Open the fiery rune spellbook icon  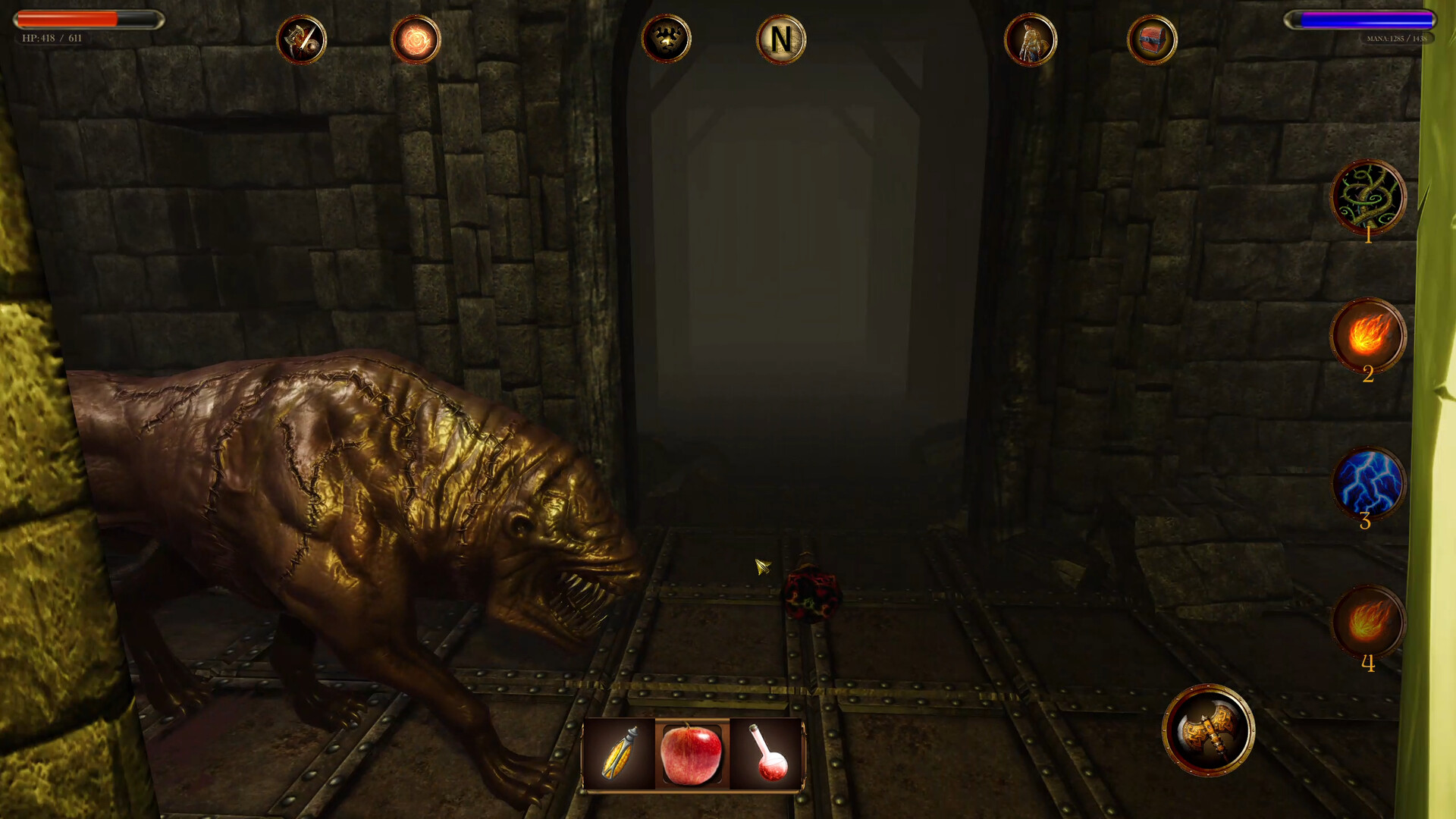pyautogui.click(x=413, y=39)
